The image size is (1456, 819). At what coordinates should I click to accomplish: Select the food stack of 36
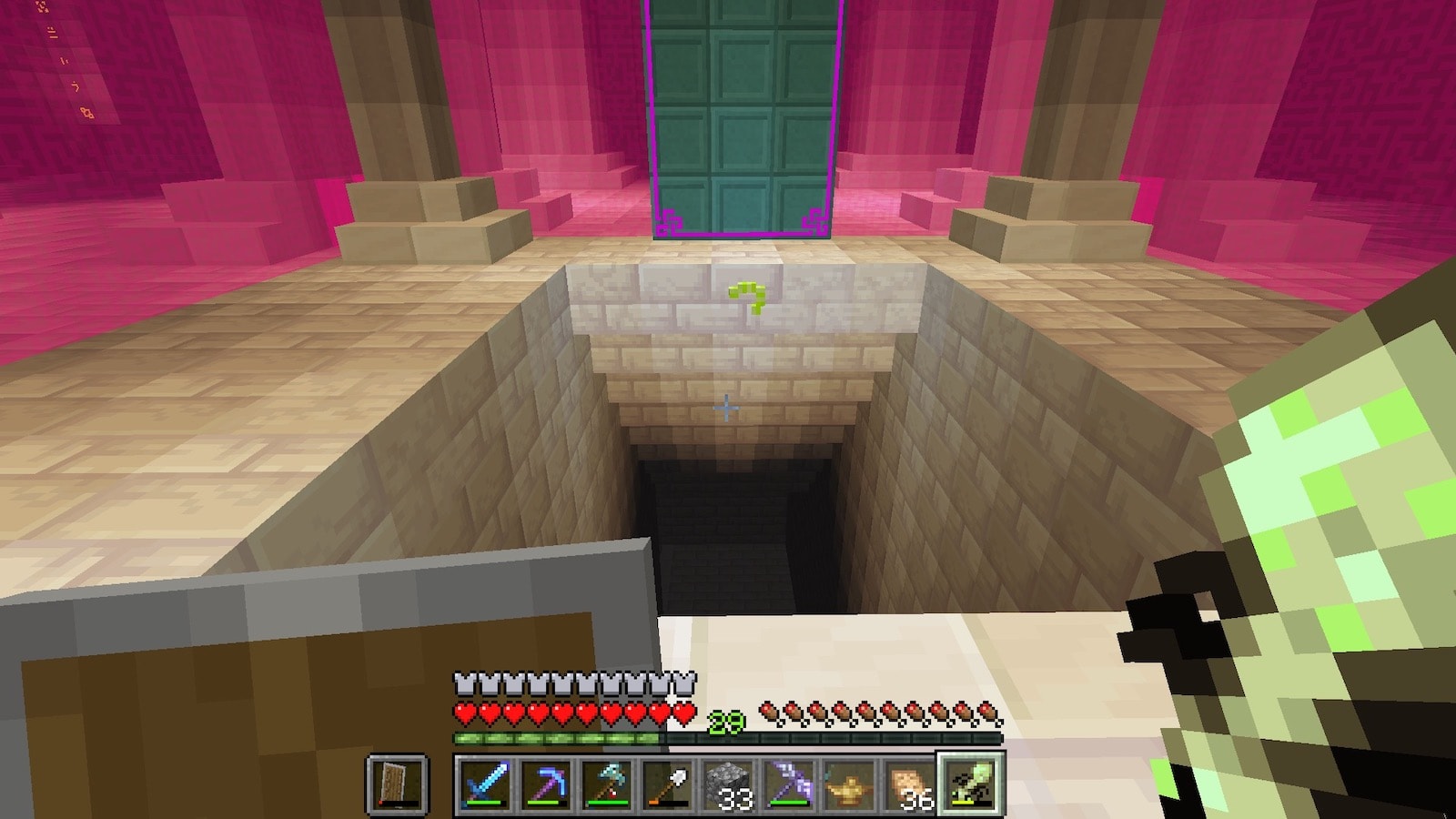(x=910, y=784)
